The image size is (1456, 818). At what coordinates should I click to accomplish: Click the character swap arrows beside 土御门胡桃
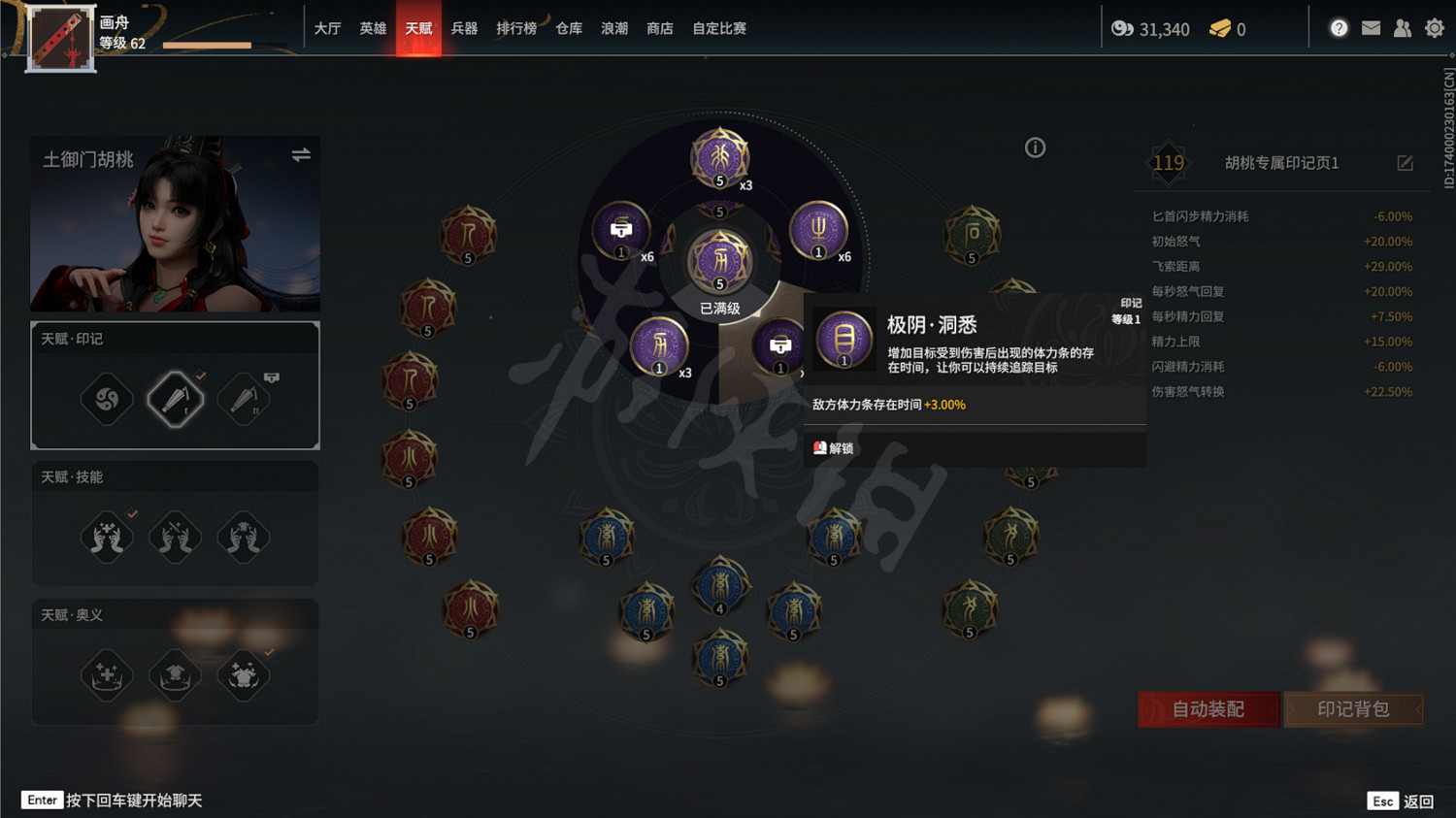click(x=301, y=153)
